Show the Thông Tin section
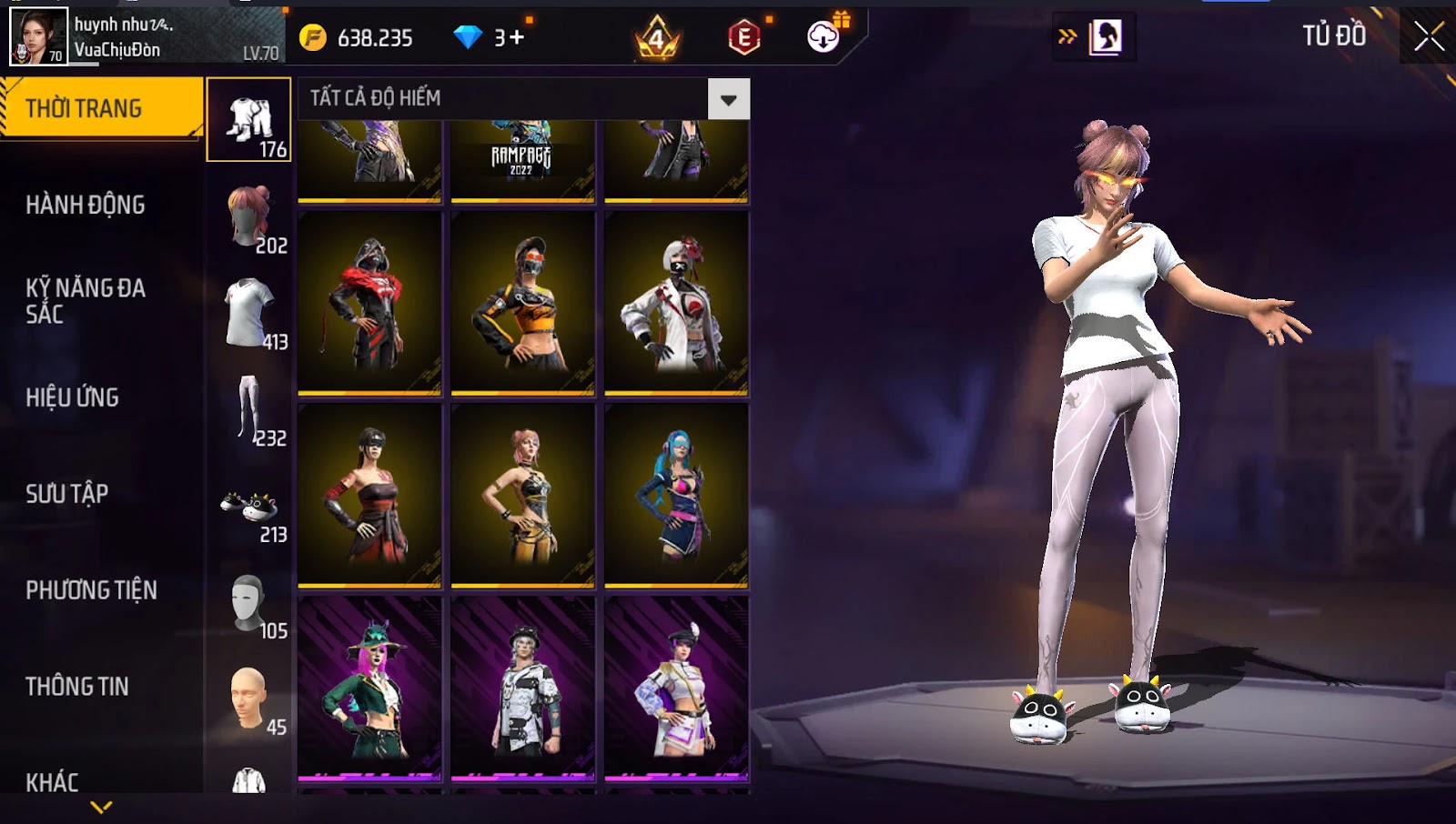 [77, 687]
